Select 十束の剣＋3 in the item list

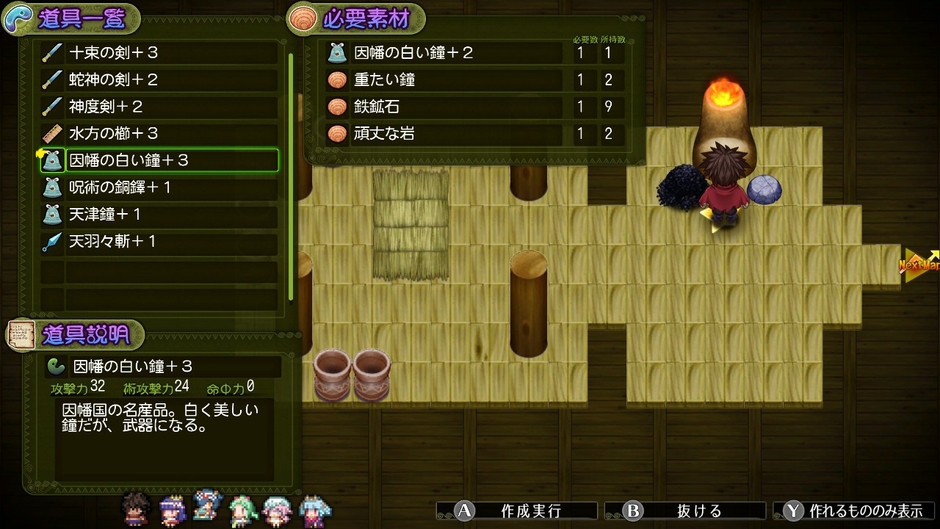coord(158,52)
